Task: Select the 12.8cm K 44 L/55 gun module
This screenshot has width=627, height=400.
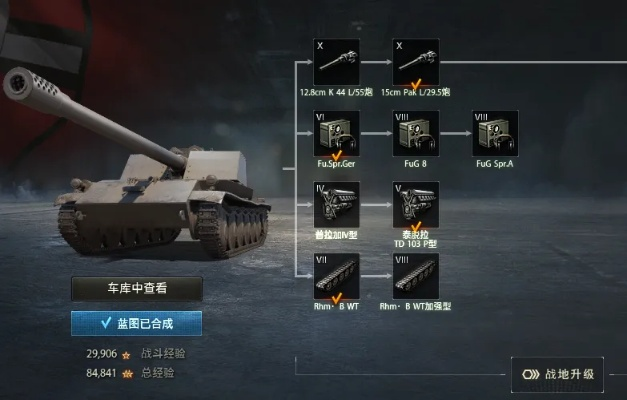Action: coord(336,62)
